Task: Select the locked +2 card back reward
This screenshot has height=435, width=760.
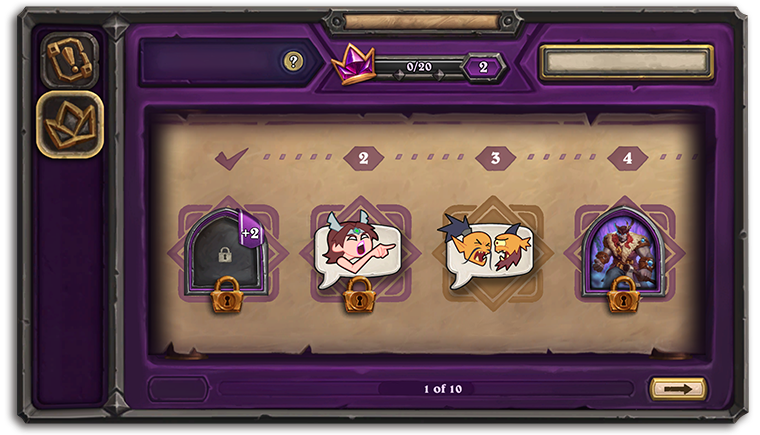Action: tap(226, 252)
